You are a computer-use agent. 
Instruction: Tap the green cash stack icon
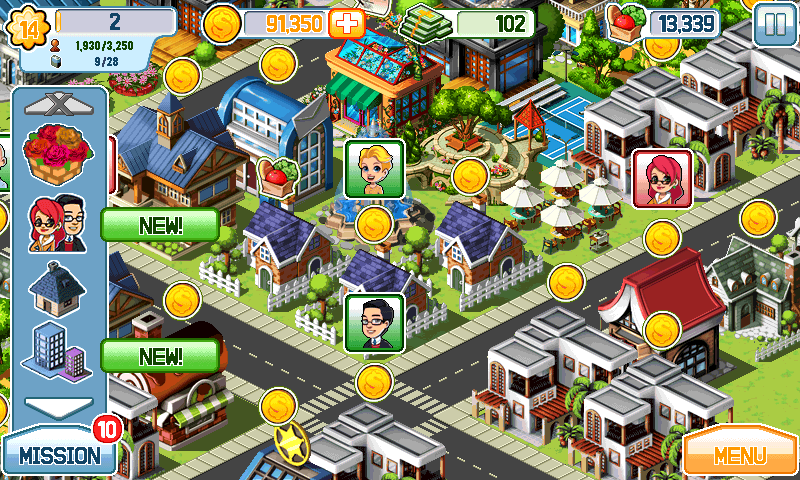pos(424,24)
